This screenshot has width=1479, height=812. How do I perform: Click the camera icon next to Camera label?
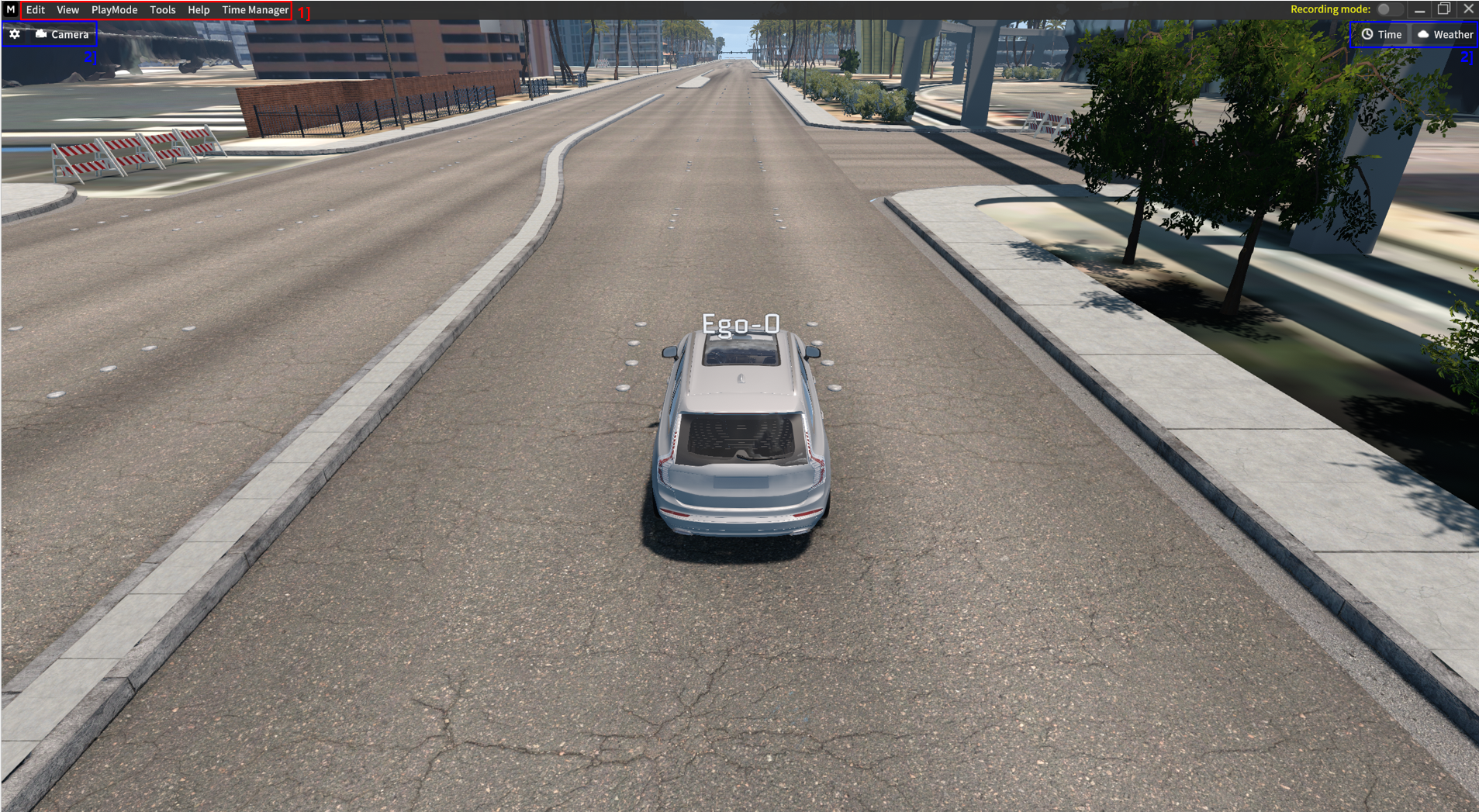click(41, 34)
